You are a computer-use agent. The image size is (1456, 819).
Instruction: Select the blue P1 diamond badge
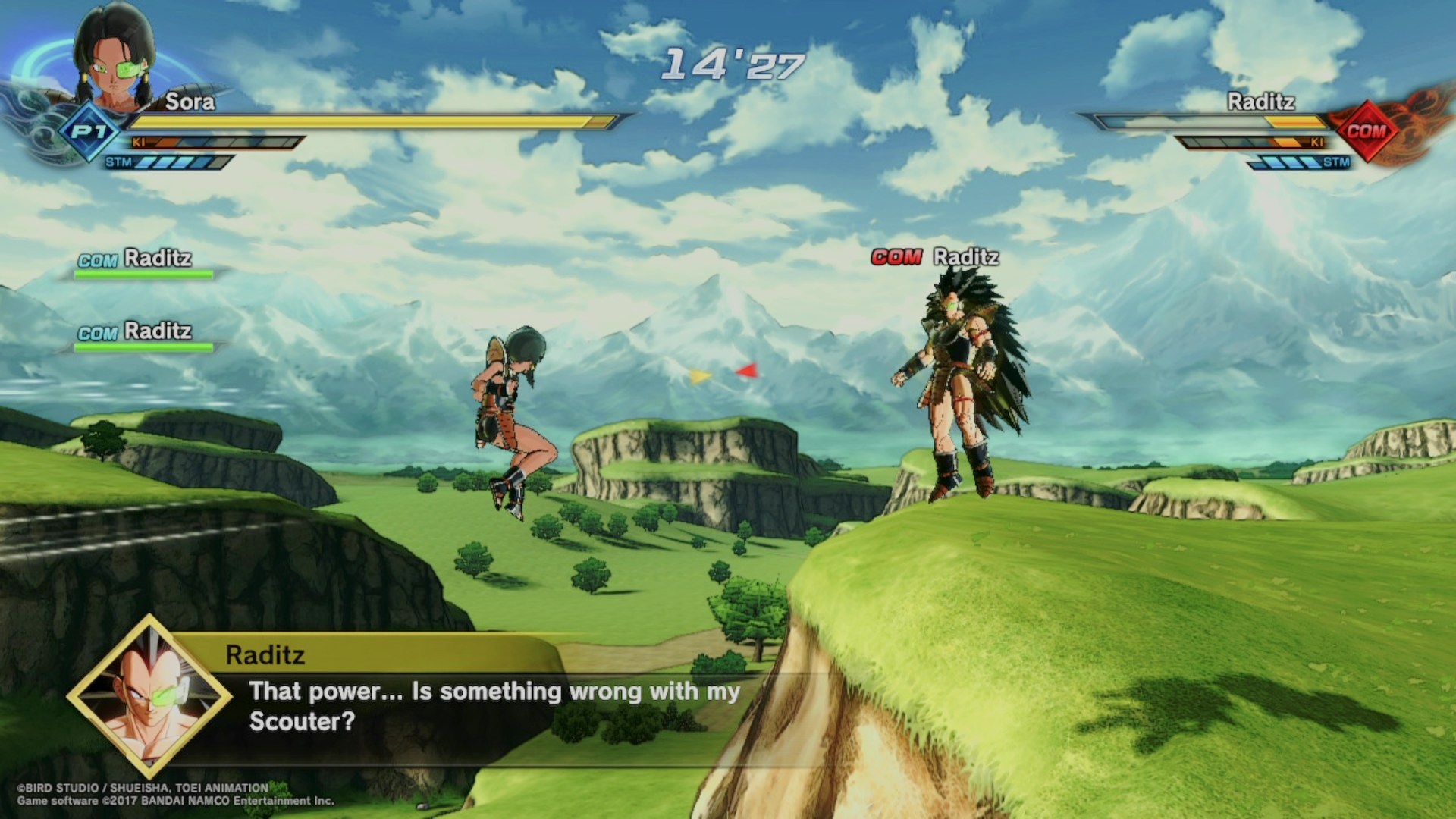(x=89, y=131)
